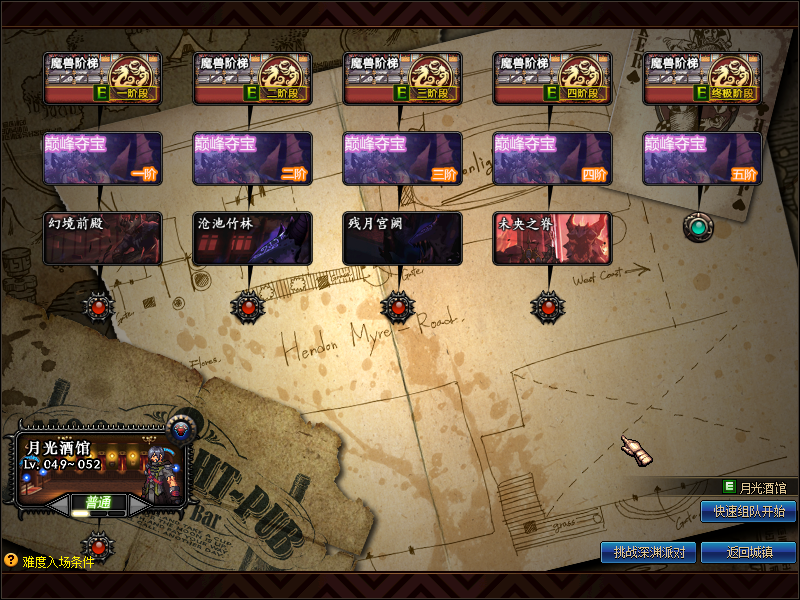Select 魔兽阶梯 一阶段 dungeon tile
This screenshot has width=800, height=600.
click(102, 78)
